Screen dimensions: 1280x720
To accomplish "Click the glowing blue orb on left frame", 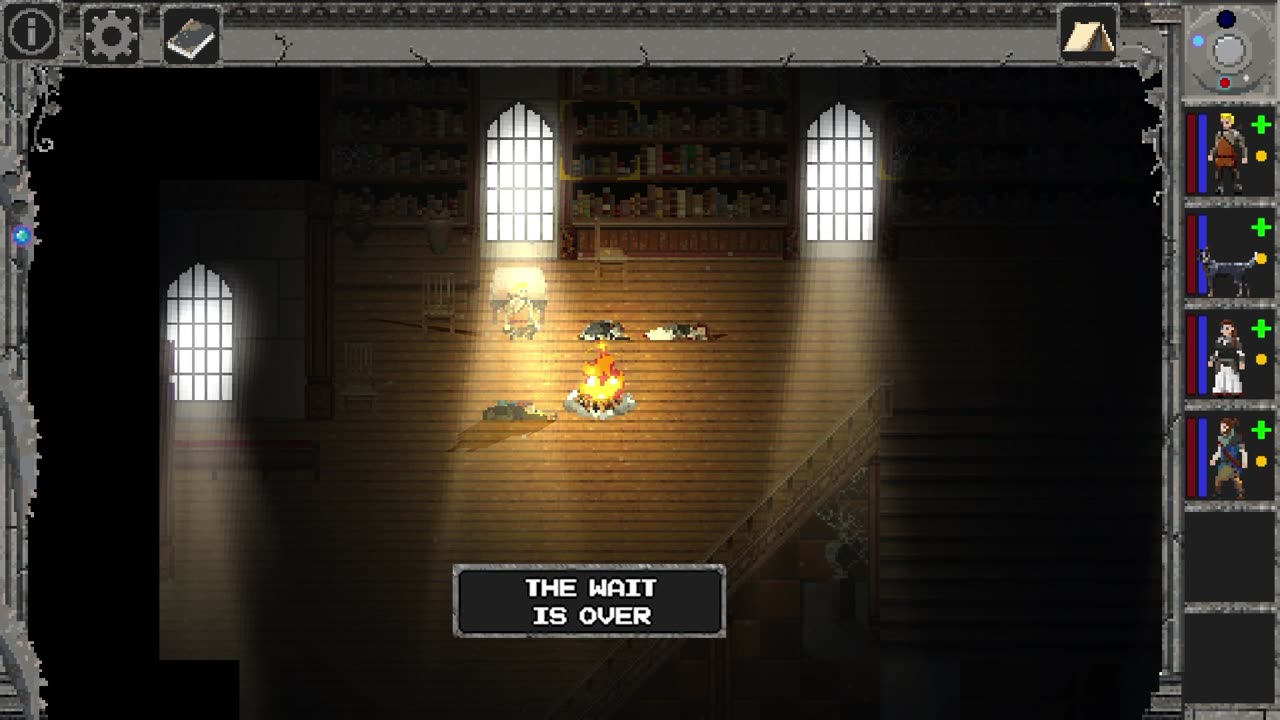I will pyautogui.click(x=22, y=236).
